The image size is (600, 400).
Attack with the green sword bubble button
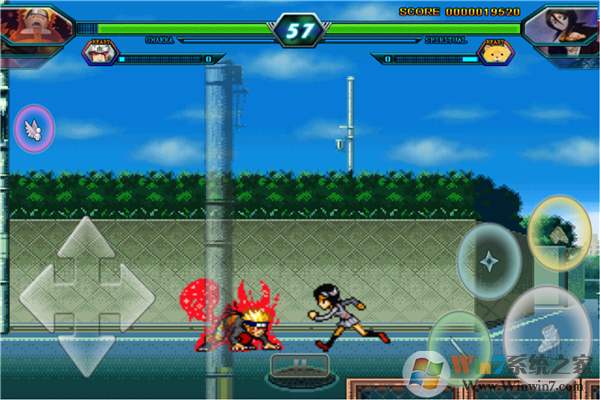point(459,345)
